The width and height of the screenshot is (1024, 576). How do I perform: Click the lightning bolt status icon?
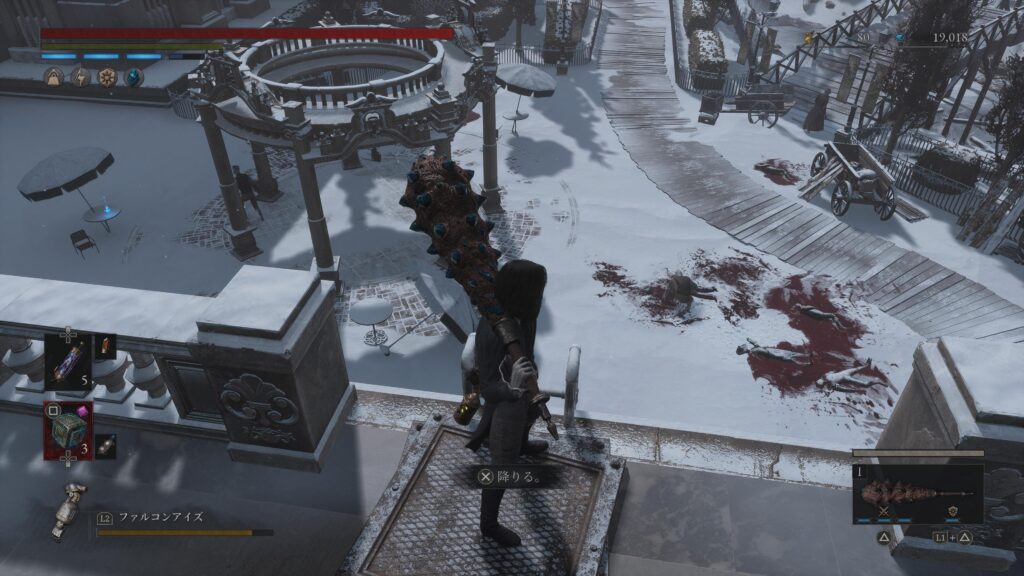pos(80,76)
